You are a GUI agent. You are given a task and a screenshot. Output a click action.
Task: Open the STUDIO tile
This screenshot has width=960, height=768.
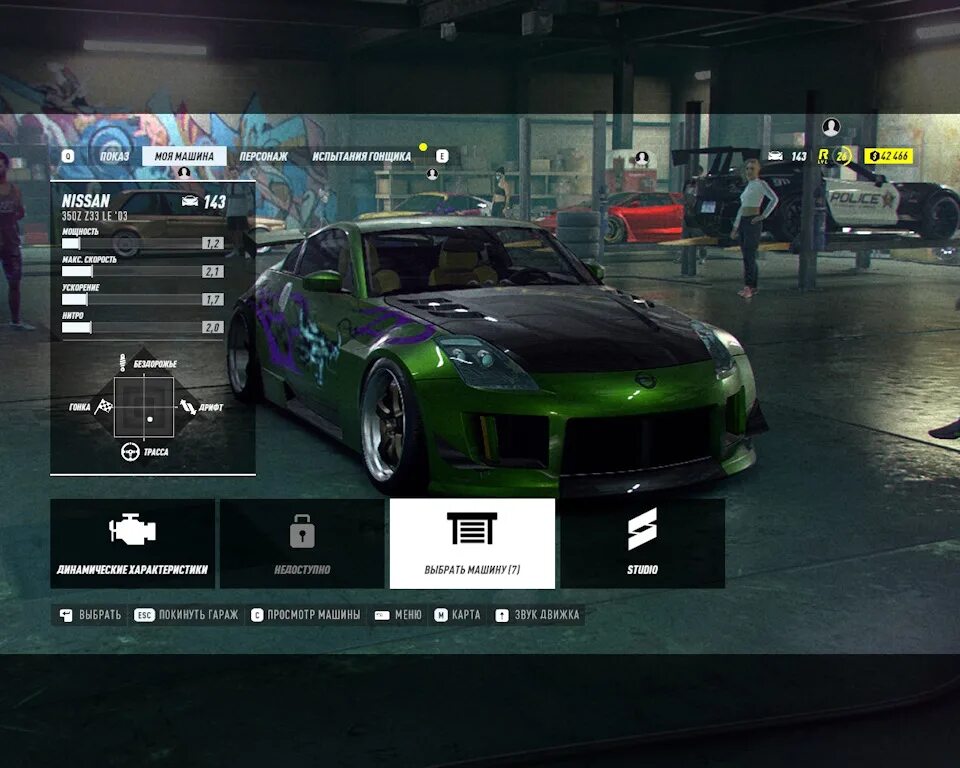642,543
